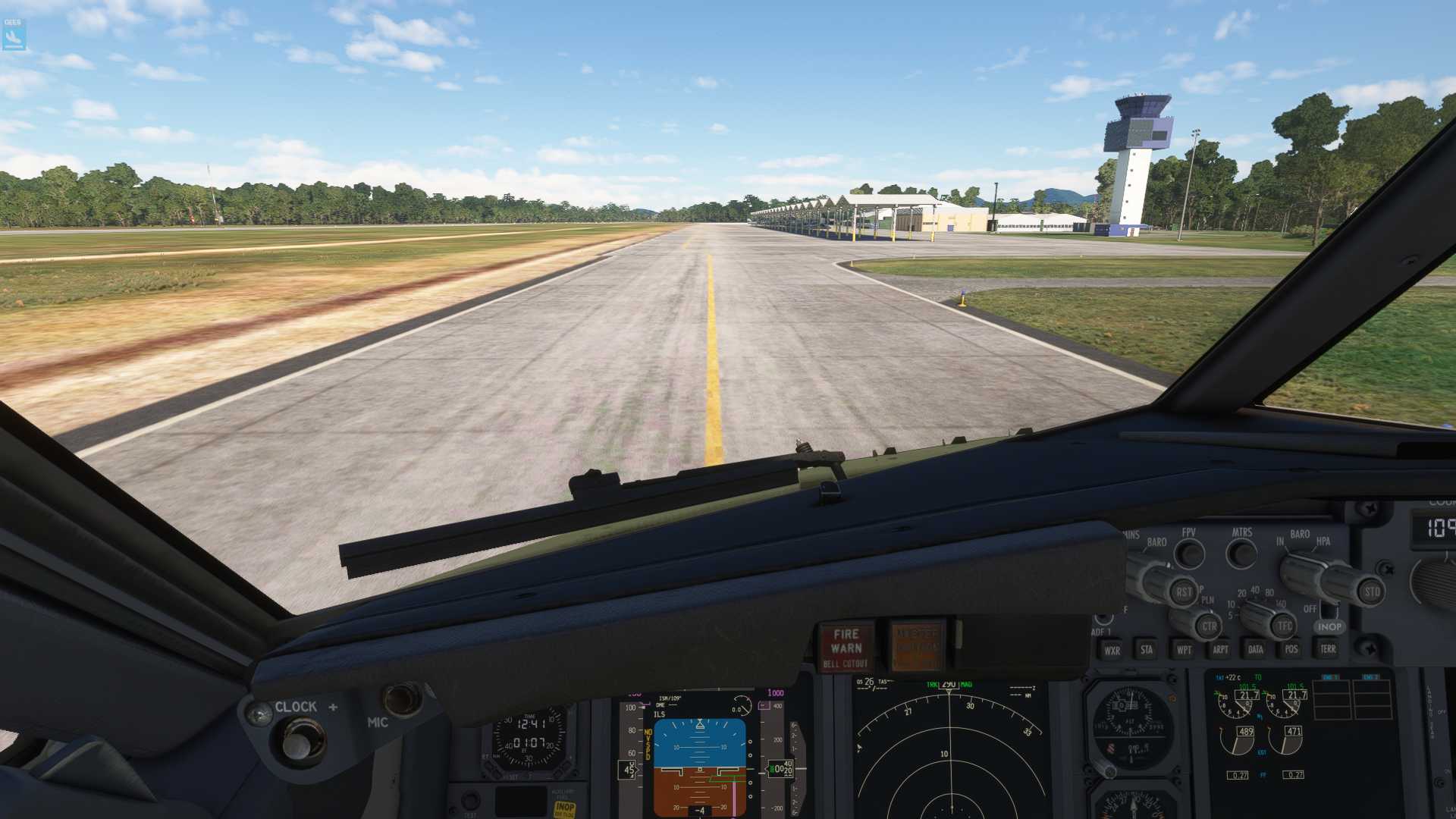Click the GEES landing overlay icon
Image resolution: width=1456 pixels, height=819 pixels.
click(x=14, y=35)
